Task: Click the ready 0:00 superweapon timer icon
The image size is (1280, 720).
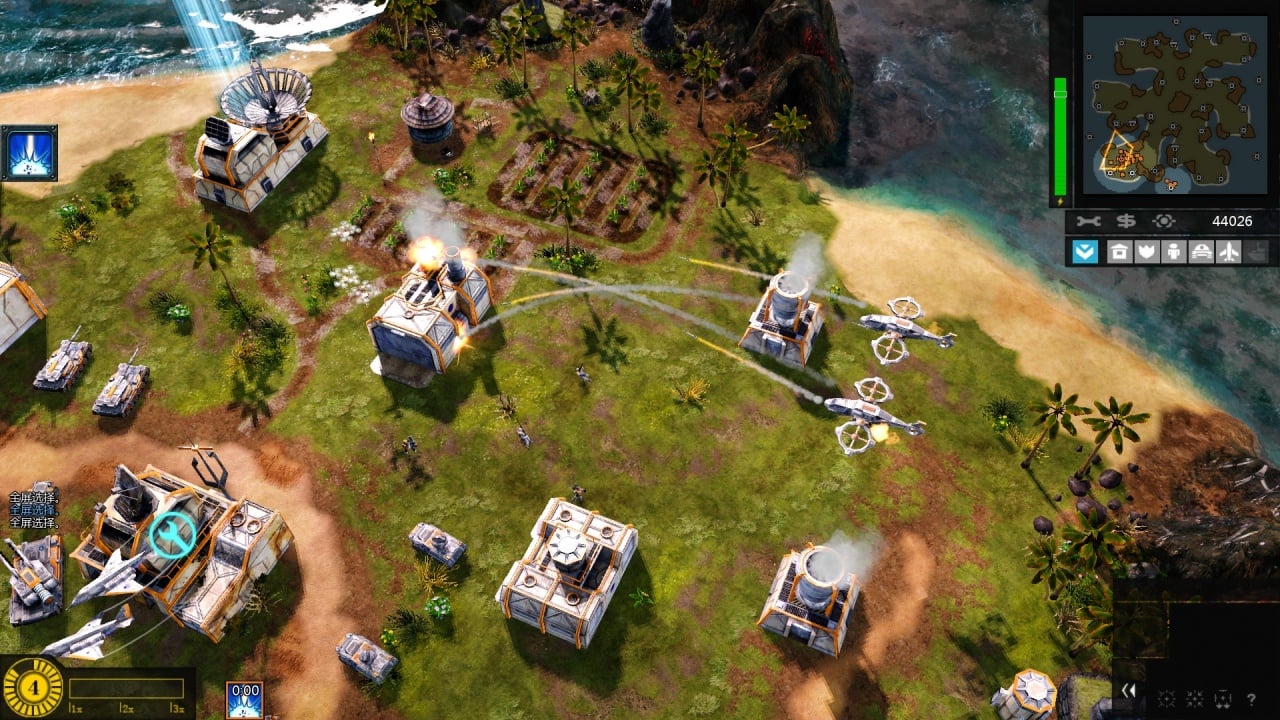Action: click(x=244, y=699)
